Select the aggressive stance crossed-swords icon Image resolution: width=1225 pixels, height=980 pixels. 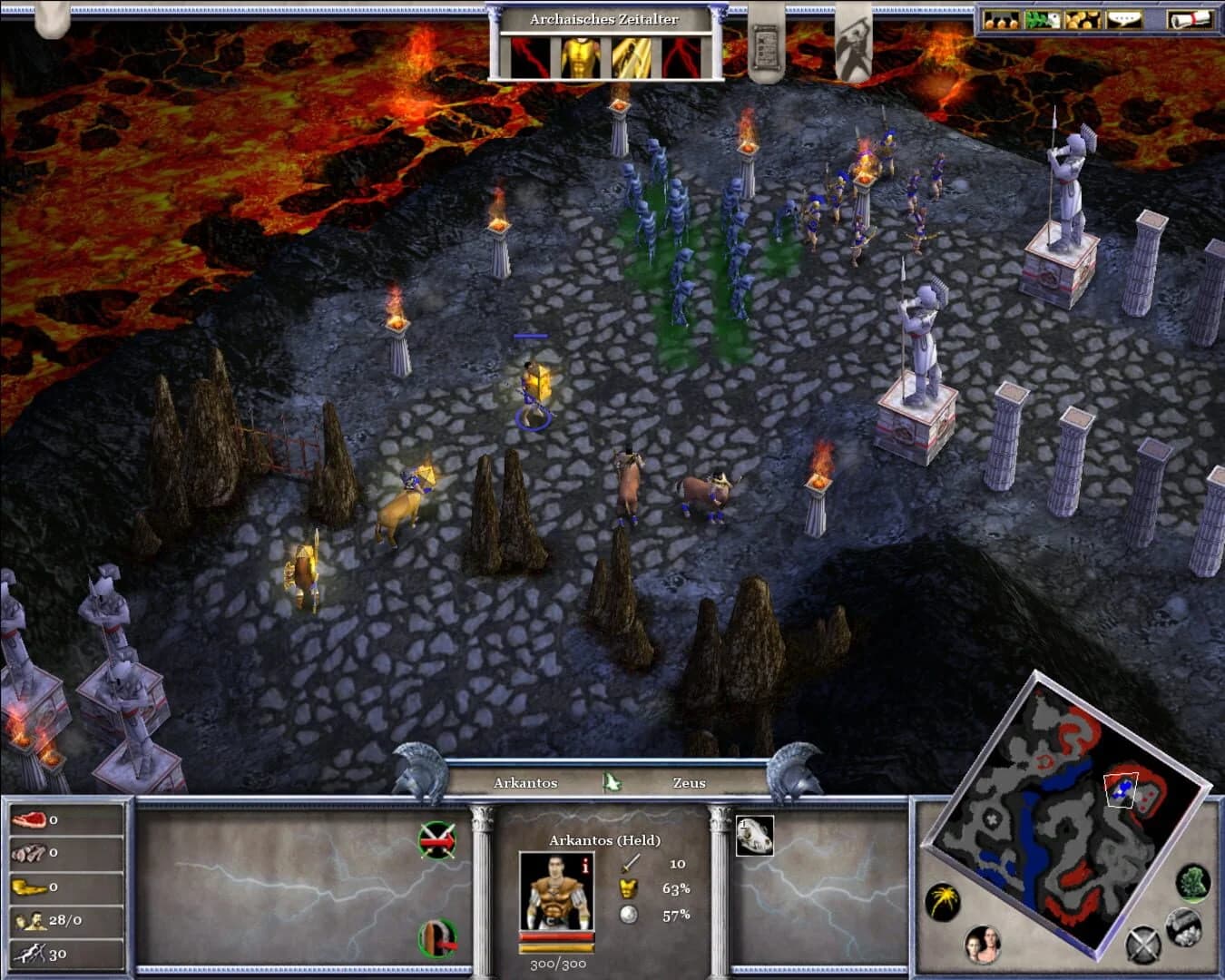(436, 838)
